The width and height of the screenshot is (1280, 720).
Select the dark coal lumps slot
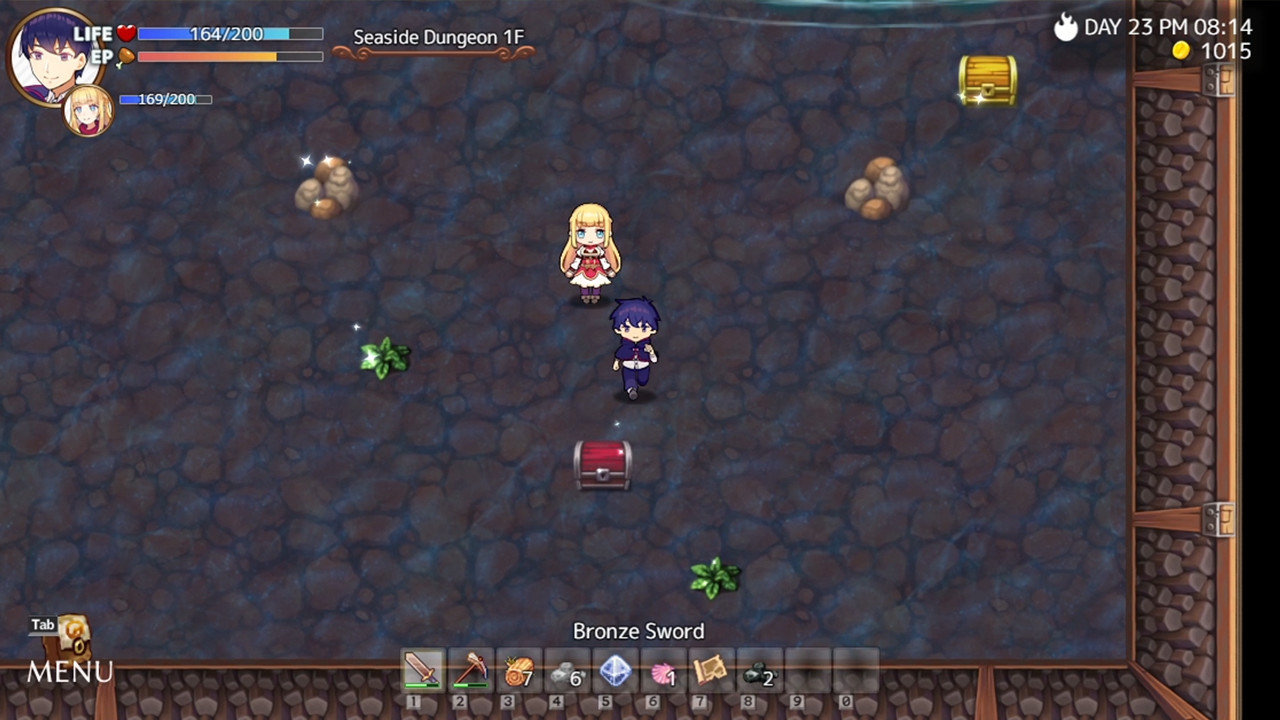coord(758,670)
